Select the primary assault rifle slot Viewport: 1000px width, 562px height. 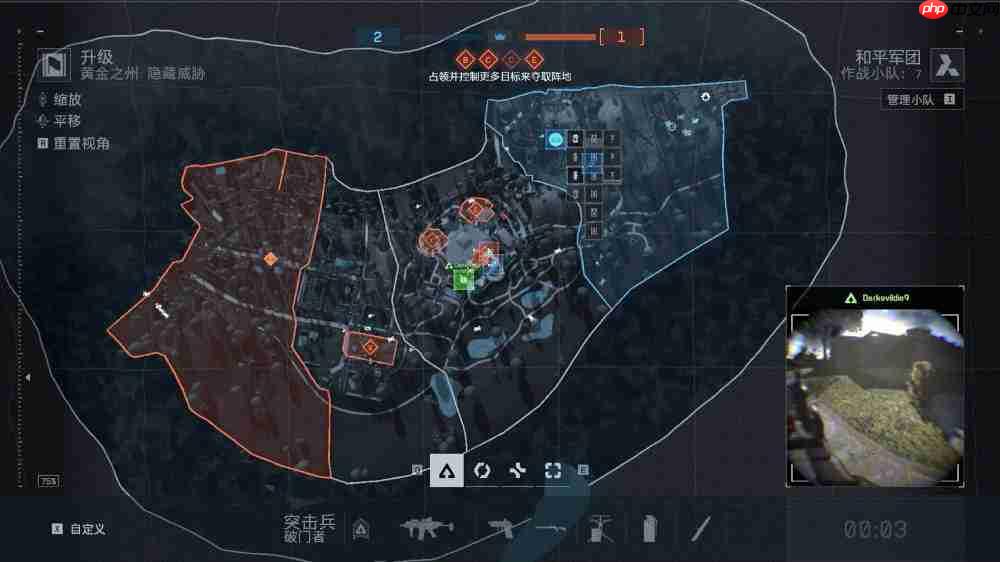point(428,527)
